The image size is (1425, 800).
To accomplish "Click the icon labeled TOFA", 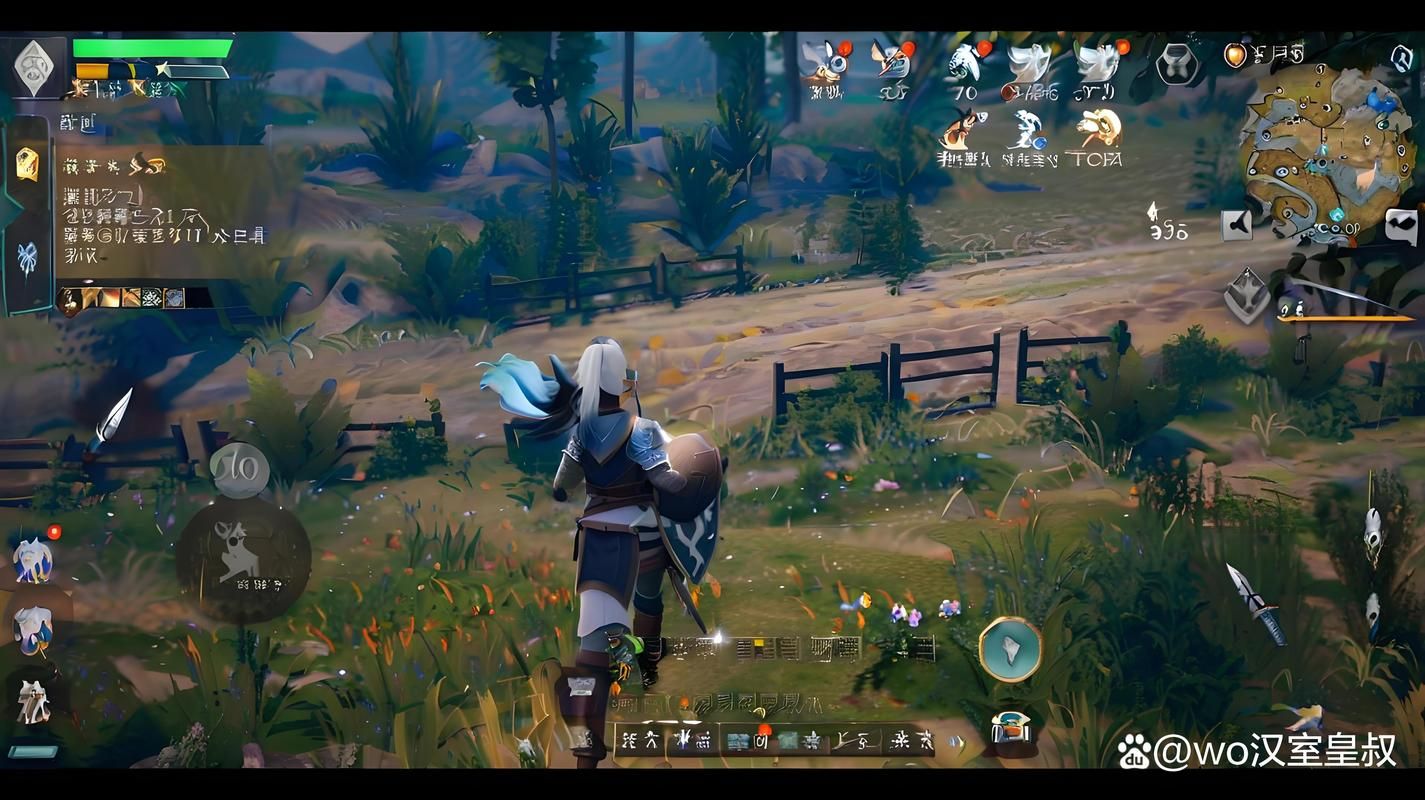I will pos(1096,135).
